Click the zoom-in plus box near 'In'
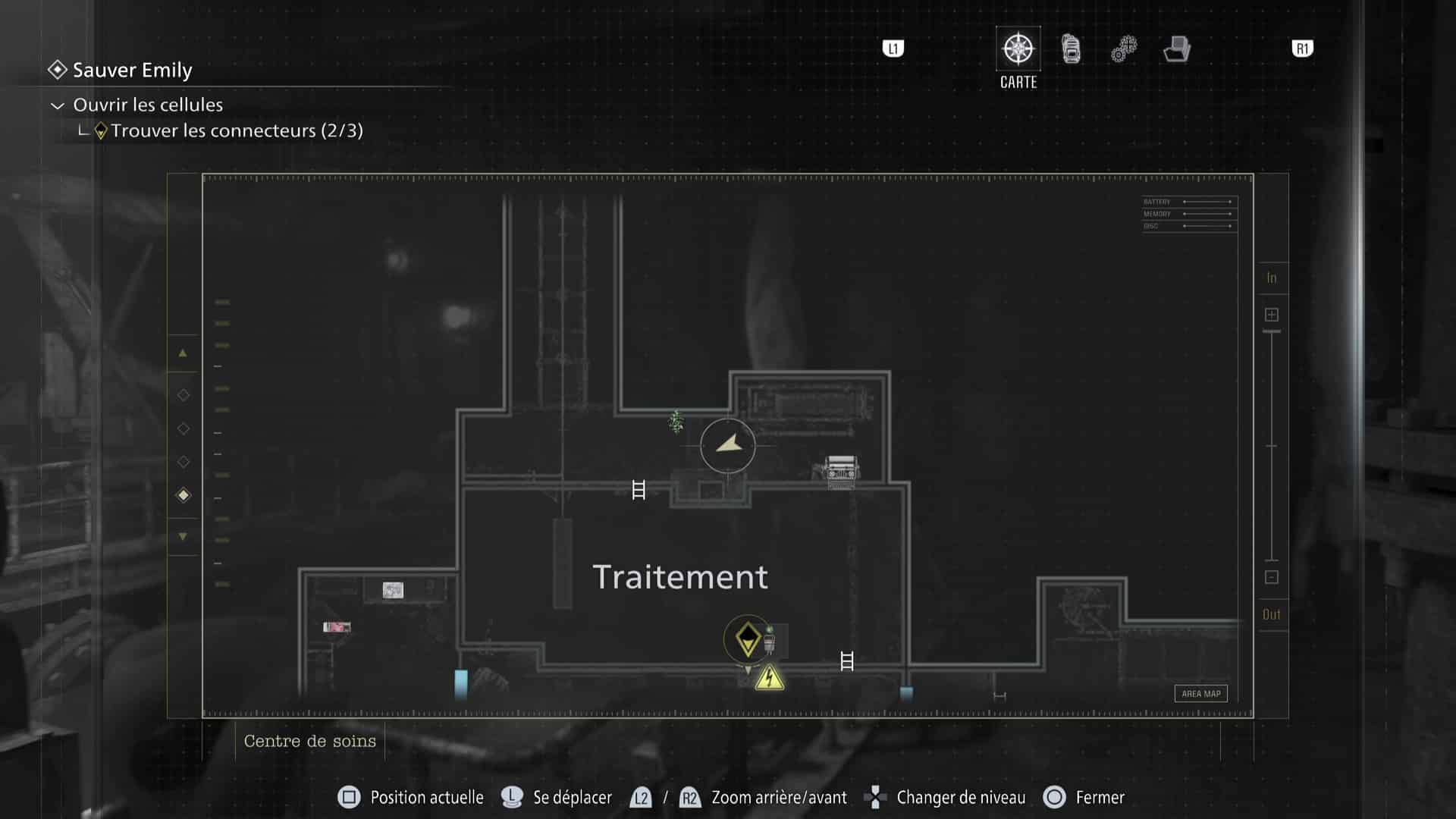 [1272, 313]
